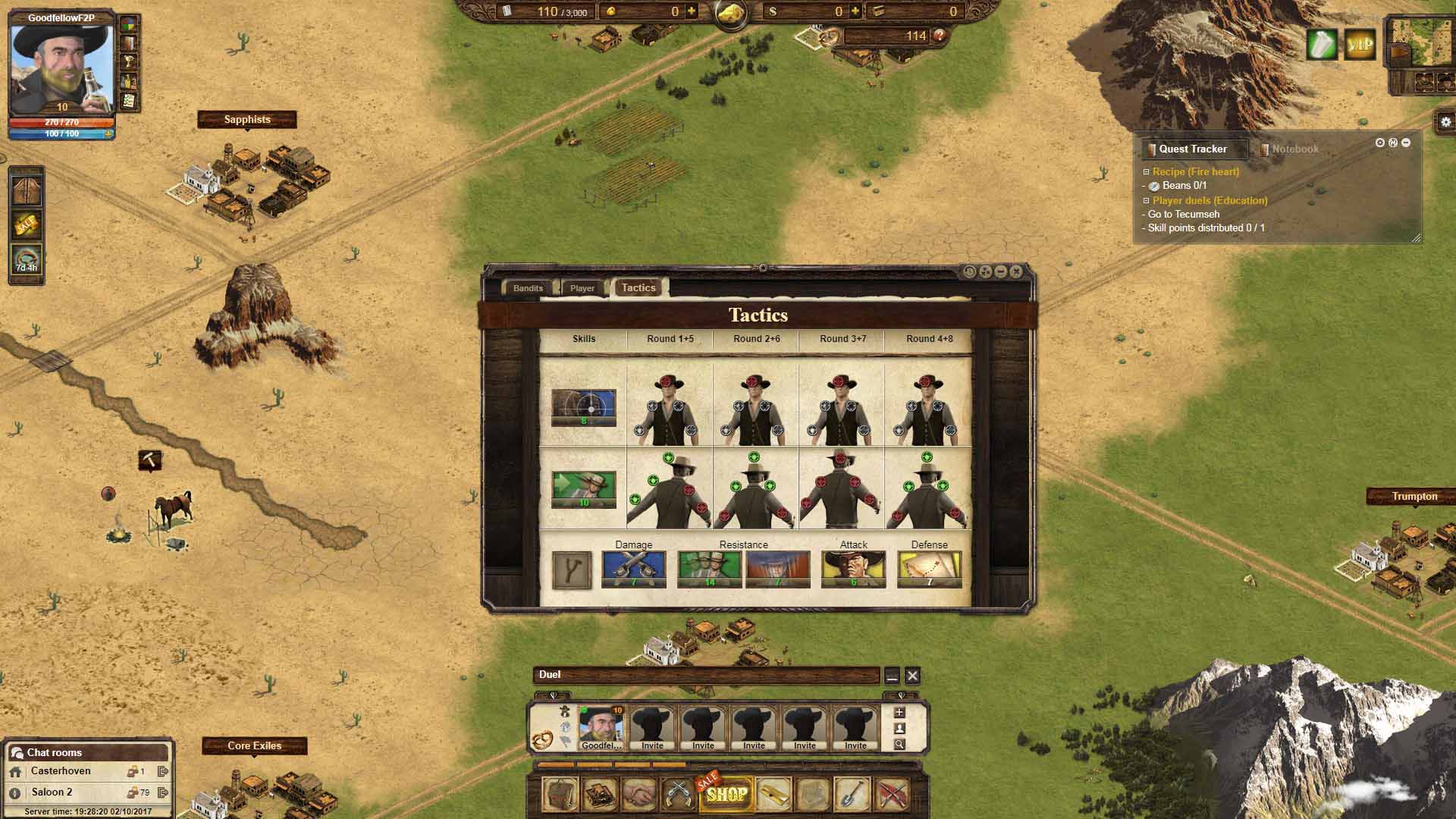
Task: Open the crossed revolvers duel menu
Action: click(677, 794)
